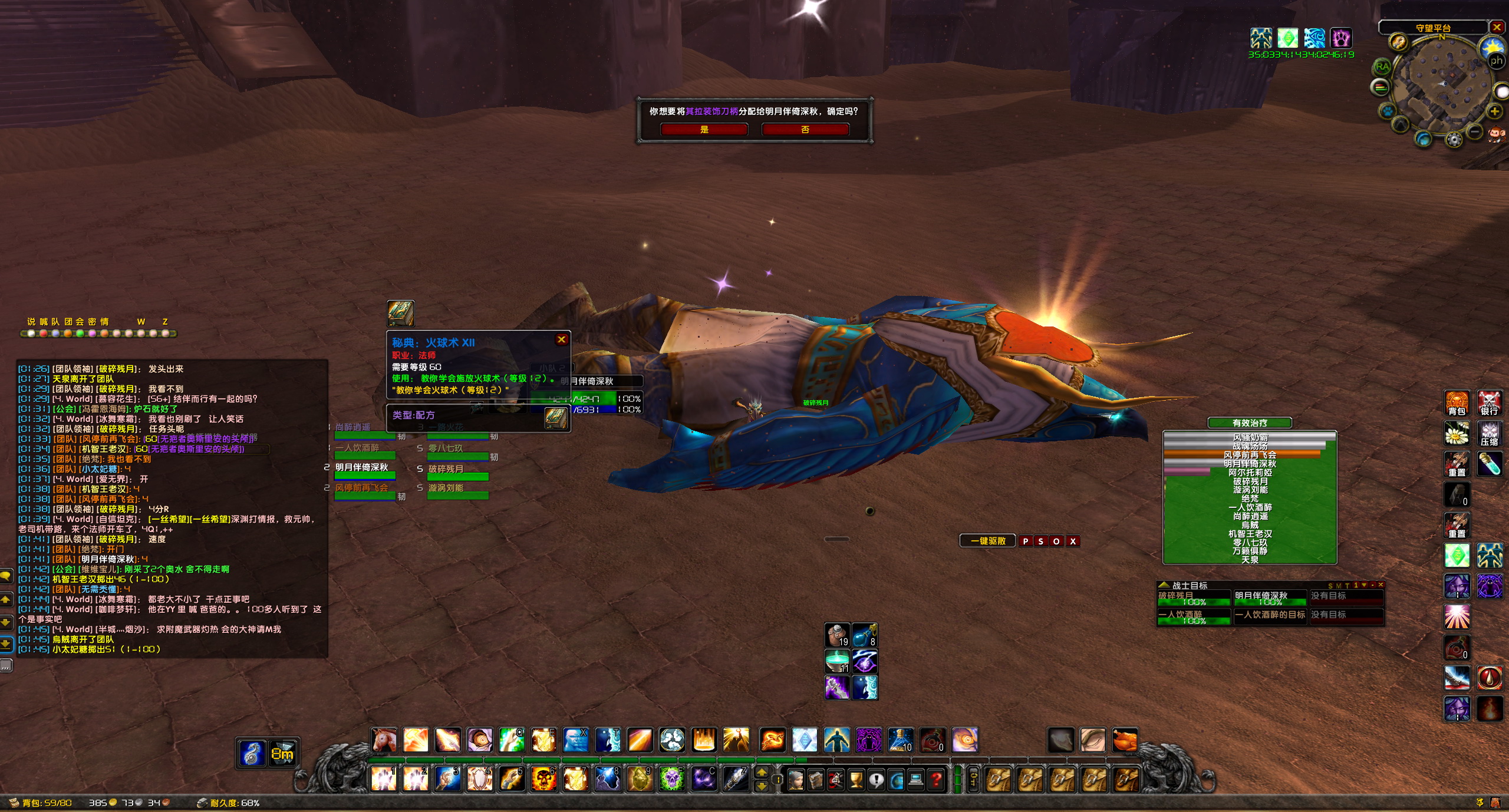Click the yellow up arrow beside chat window
Screen dimensions: 1509x812
coord(6,600)
